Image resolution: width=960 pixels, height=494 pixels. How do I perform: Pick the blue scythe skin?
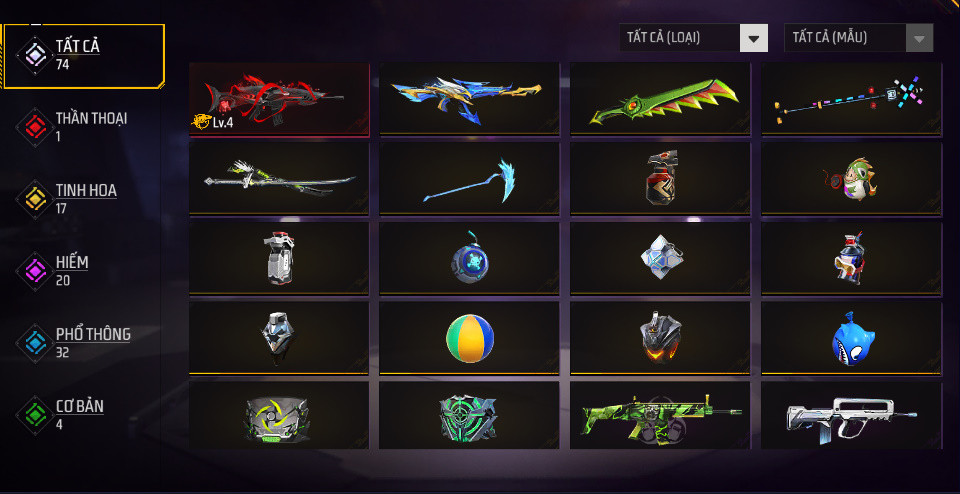(469, 179)
